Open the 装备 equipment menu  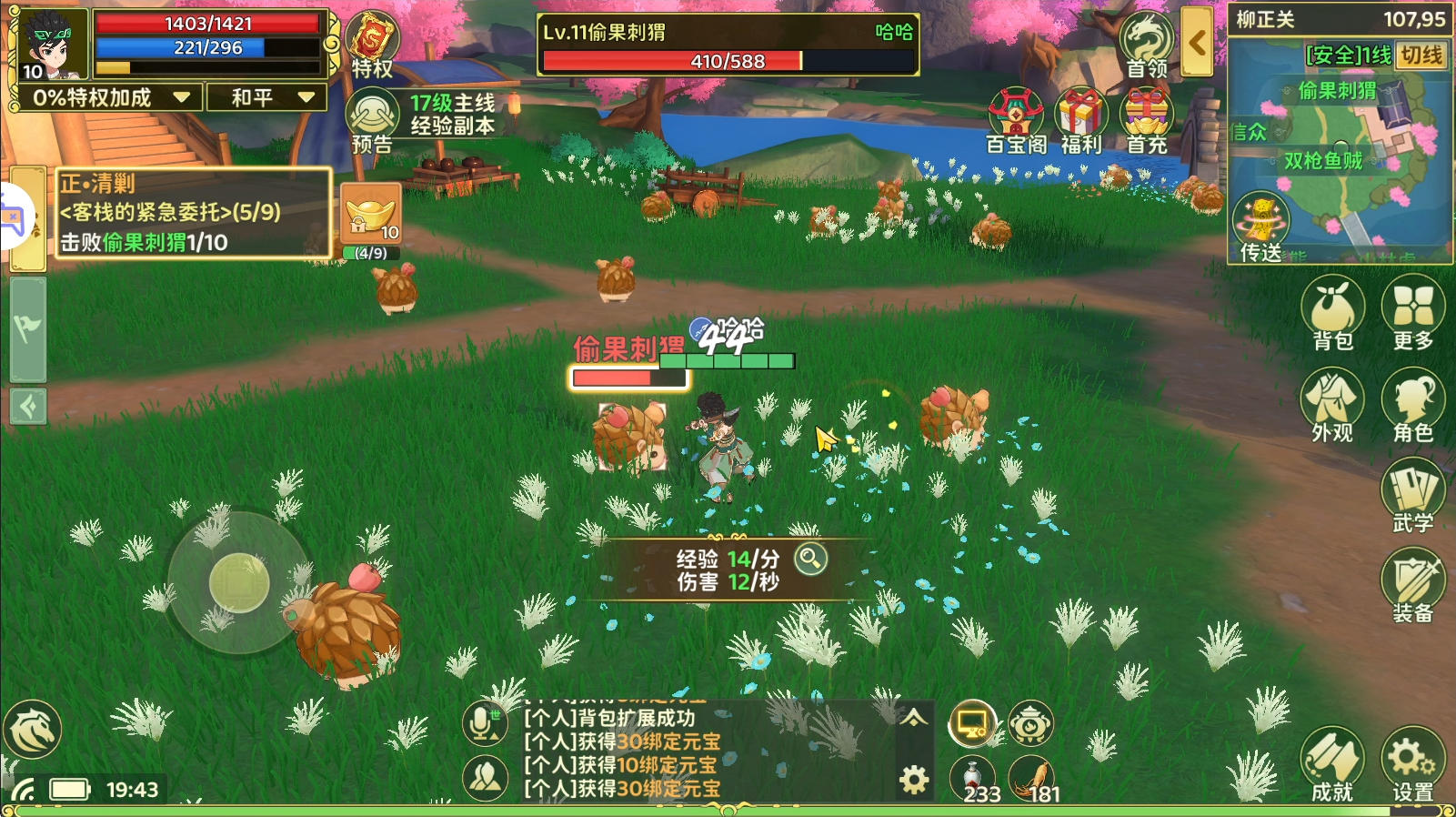pos(1412,585)
